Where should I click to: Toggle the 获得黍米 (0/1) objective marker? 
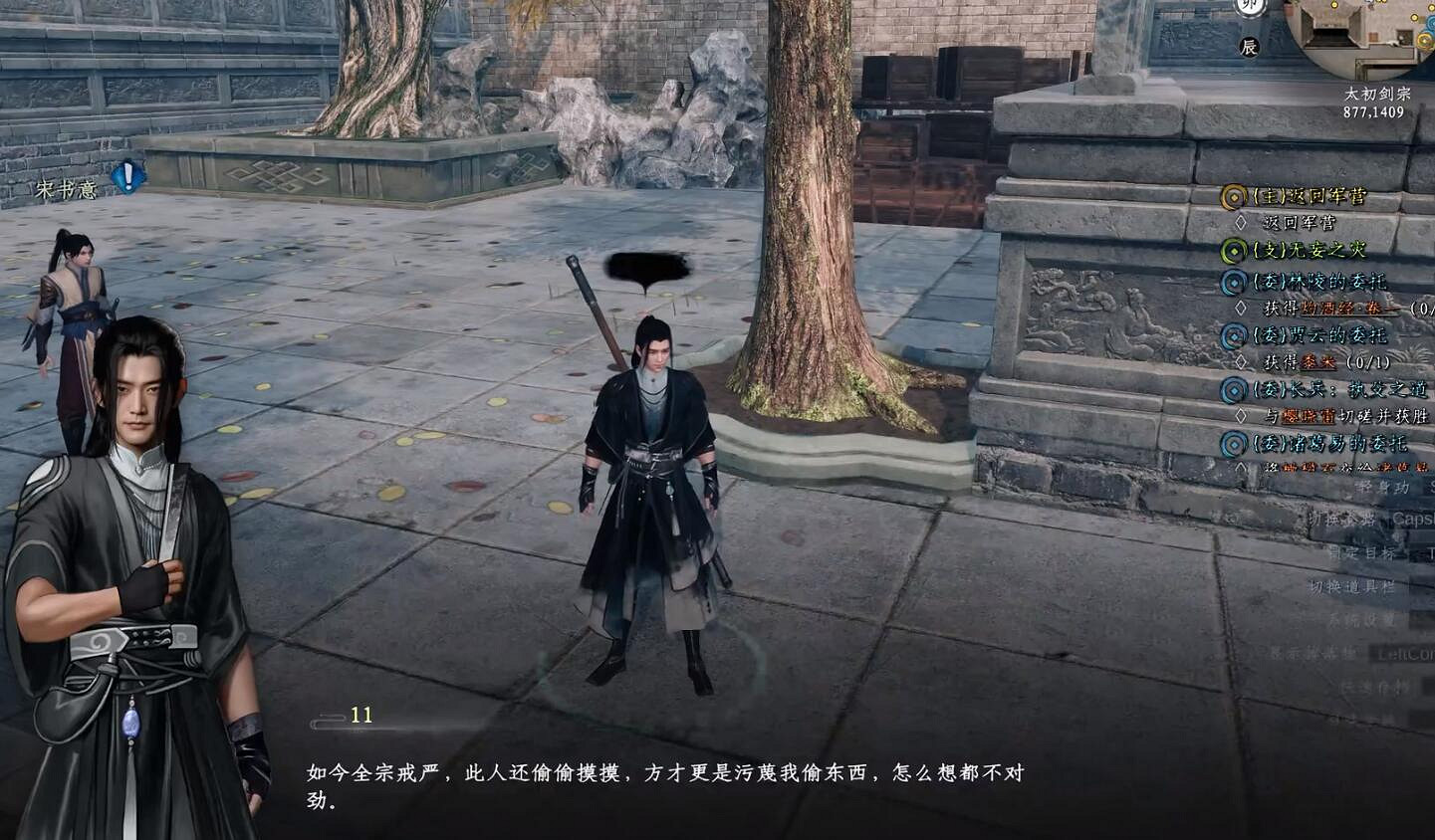point(1242,360)
